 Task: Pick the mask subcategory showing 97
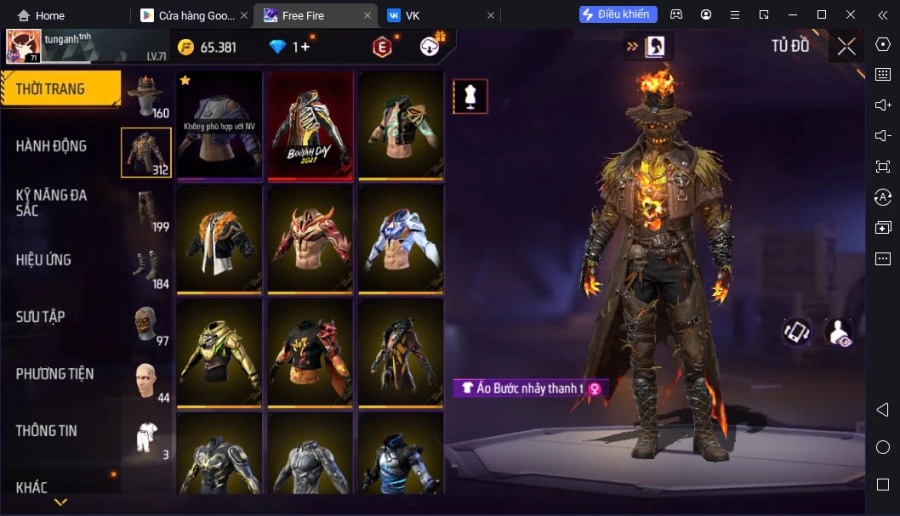coord(146,324)
